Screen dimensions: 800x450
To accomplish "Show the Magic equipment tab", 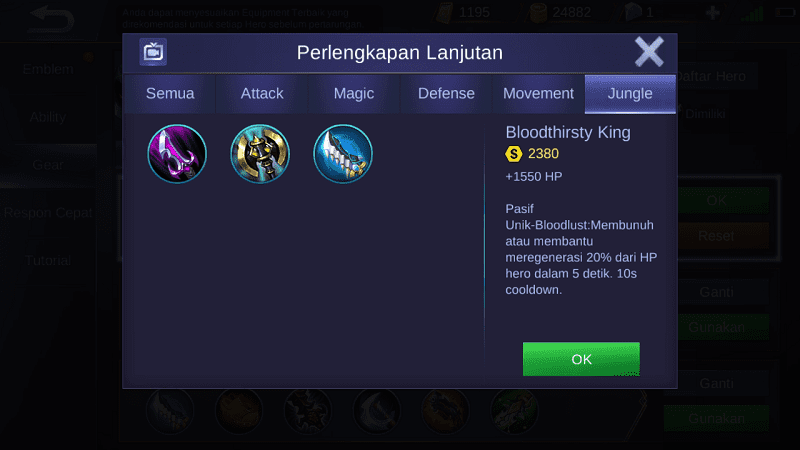I will point(354,94).
